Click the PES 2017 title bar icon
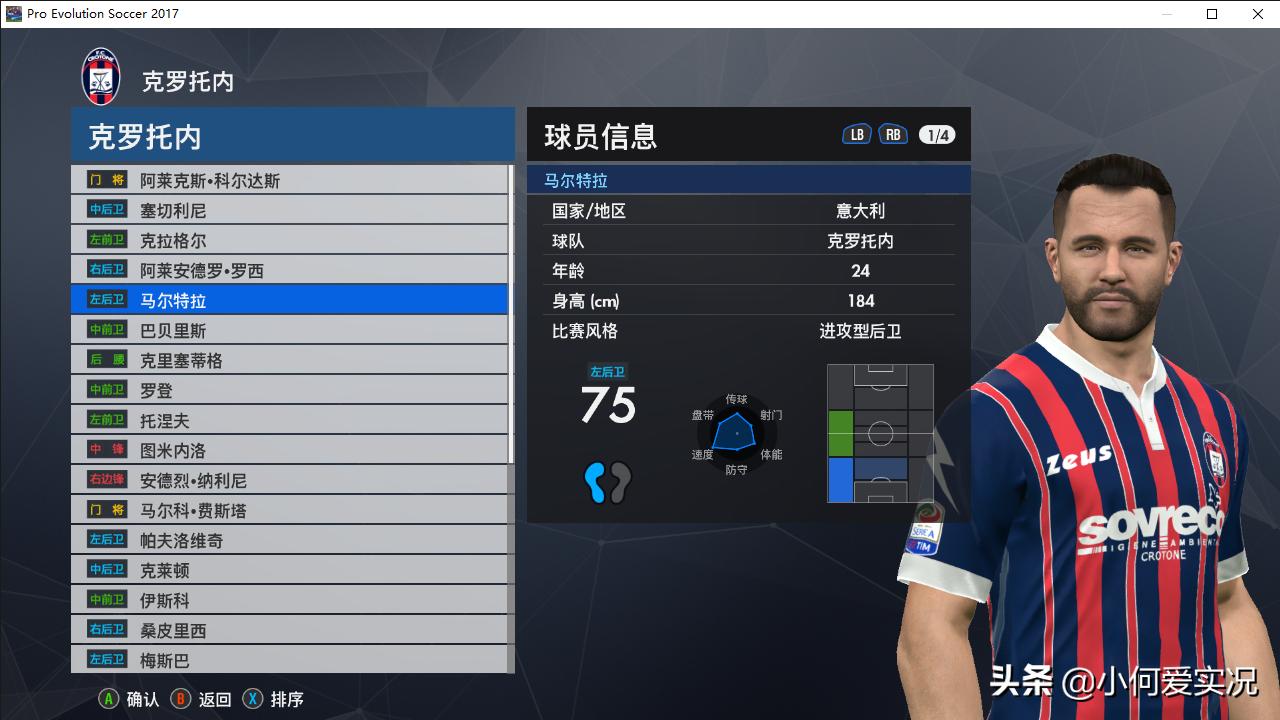Viewport: 1280px width, 720px height. pyautogui.click(x=12, y=14)
